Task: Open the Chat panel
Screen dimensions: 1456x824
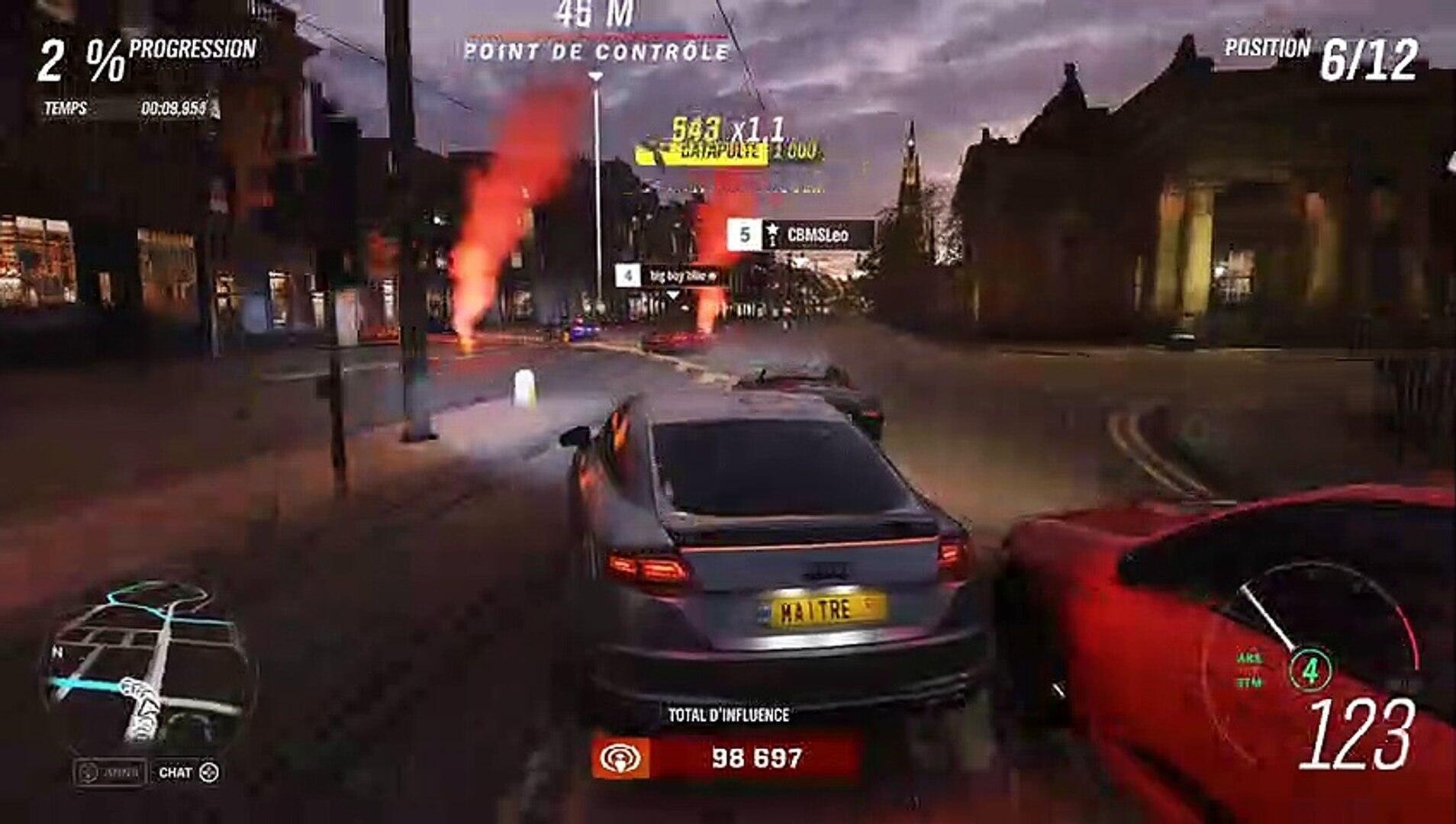Action: point(188,773)
